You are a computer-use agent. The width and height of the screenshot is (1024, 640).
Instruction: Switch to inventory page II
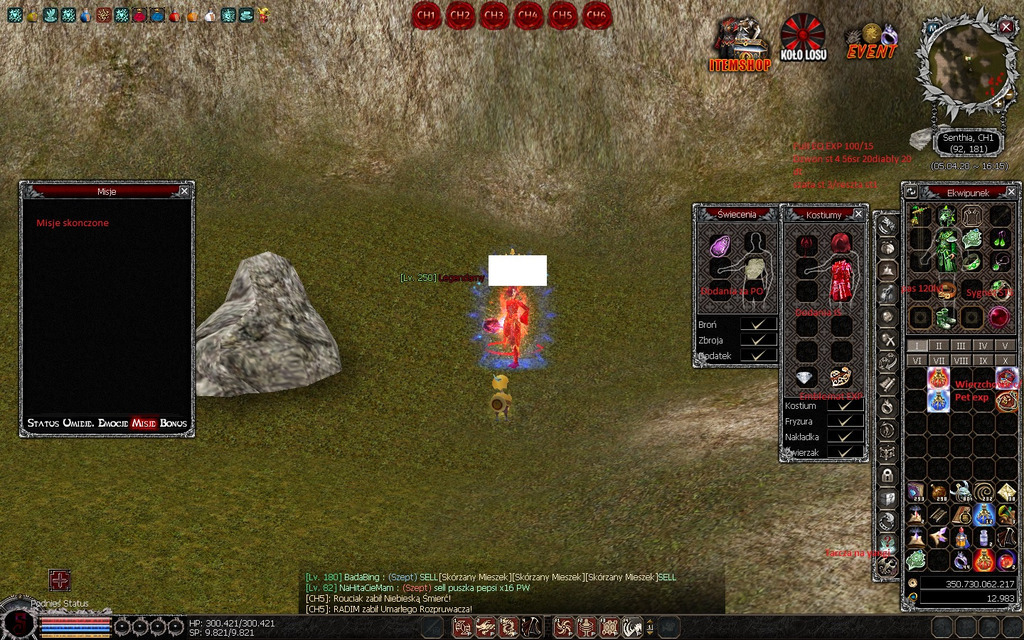939,346
